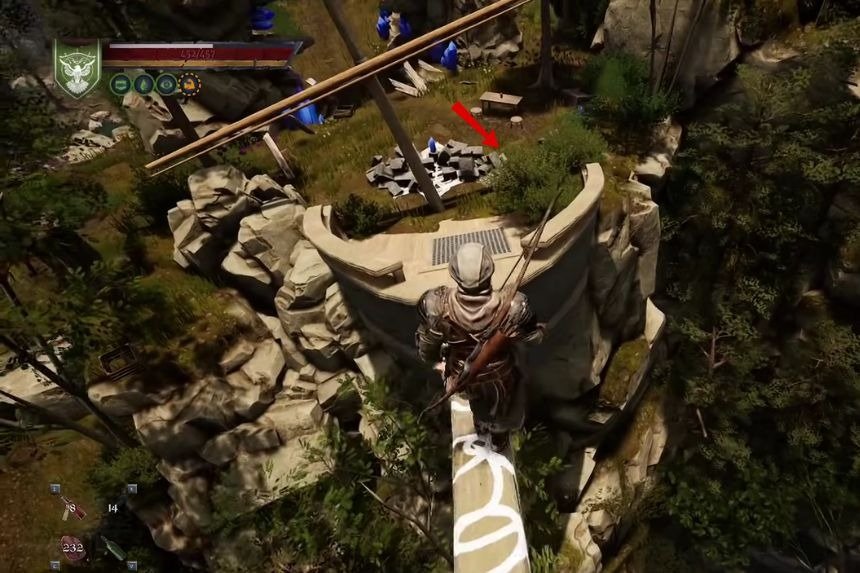Image resolution: width=860 pixels, height=573 pixels.
Task: Select the green bottle quick slot
Action: tap(113, 549)
